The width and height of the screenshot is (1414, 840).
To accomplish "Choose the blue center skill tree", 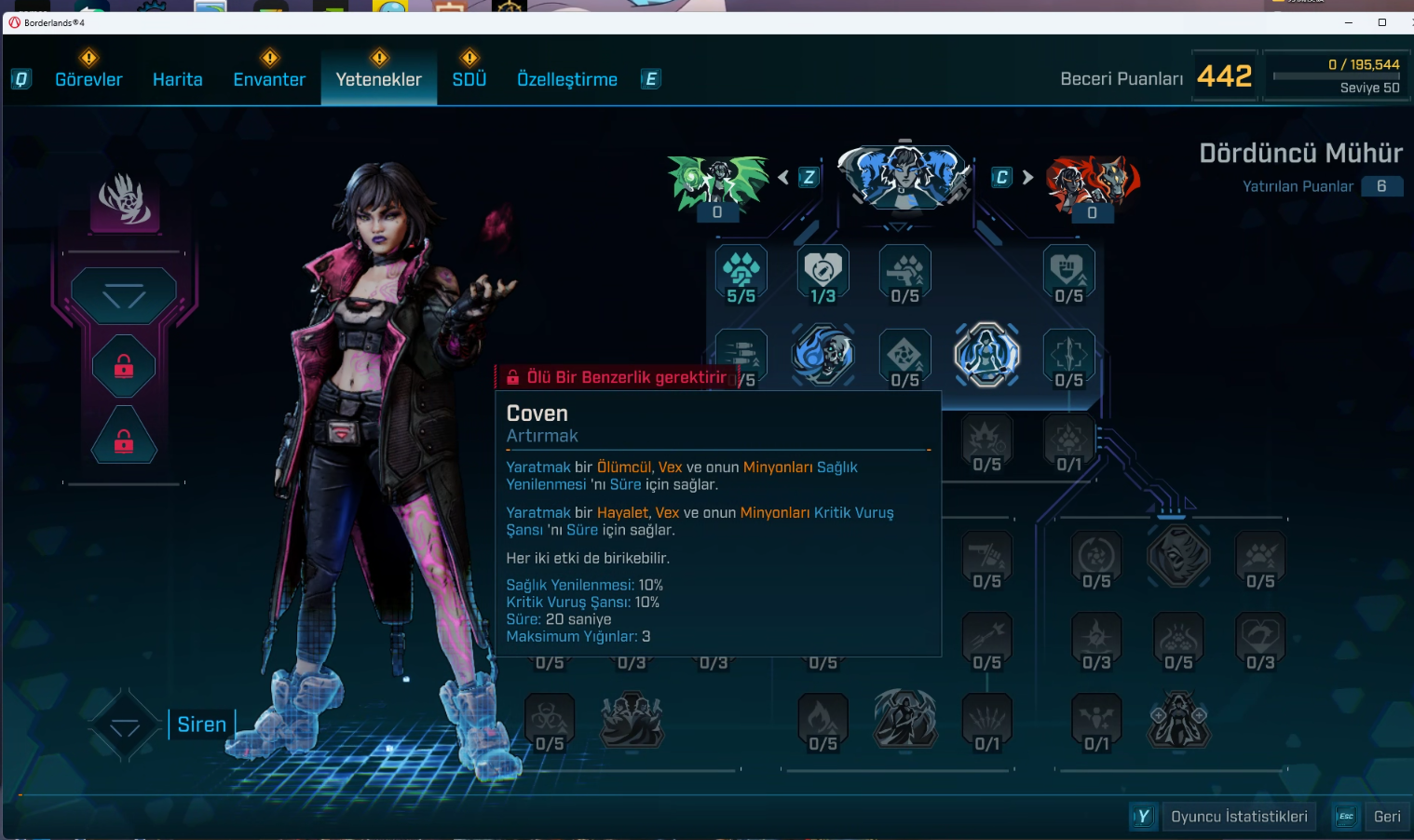I will pyautogui.click(x=904, y=175).
